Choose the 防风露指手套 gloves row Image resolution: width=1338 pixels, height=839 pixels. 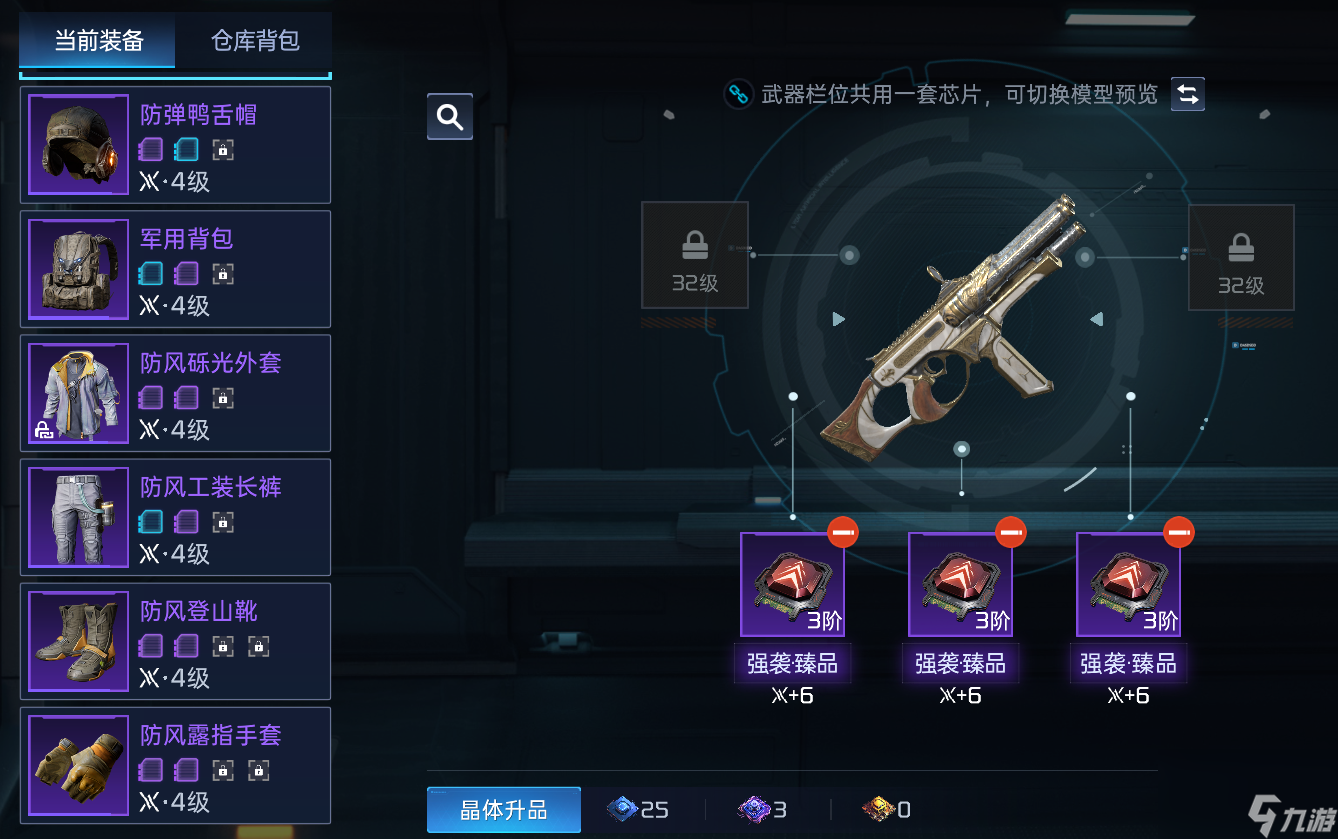(175, 765)
